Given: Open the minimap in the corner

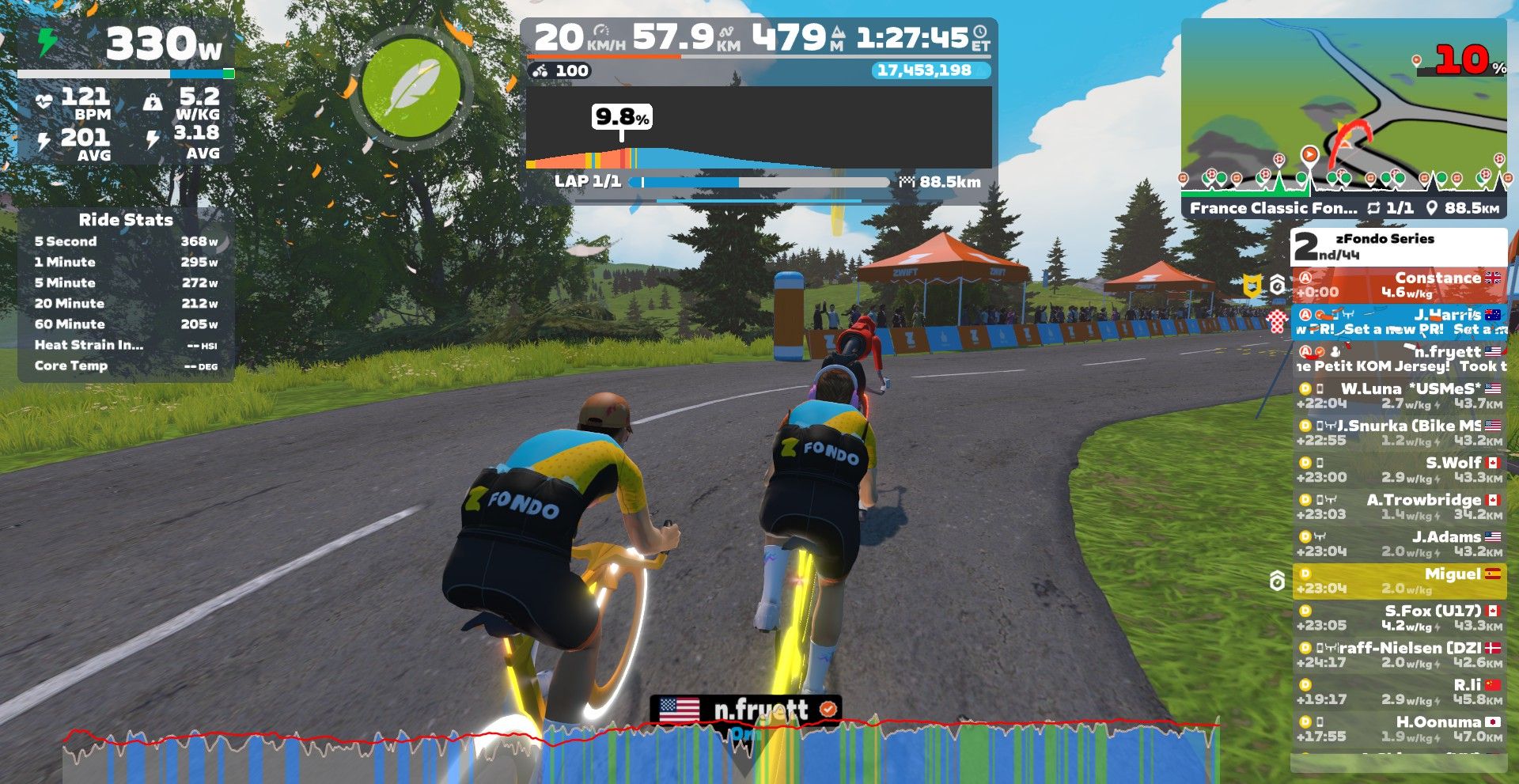Looking at the screenshot, I should pyautogui.click(x=1343, y=103).
